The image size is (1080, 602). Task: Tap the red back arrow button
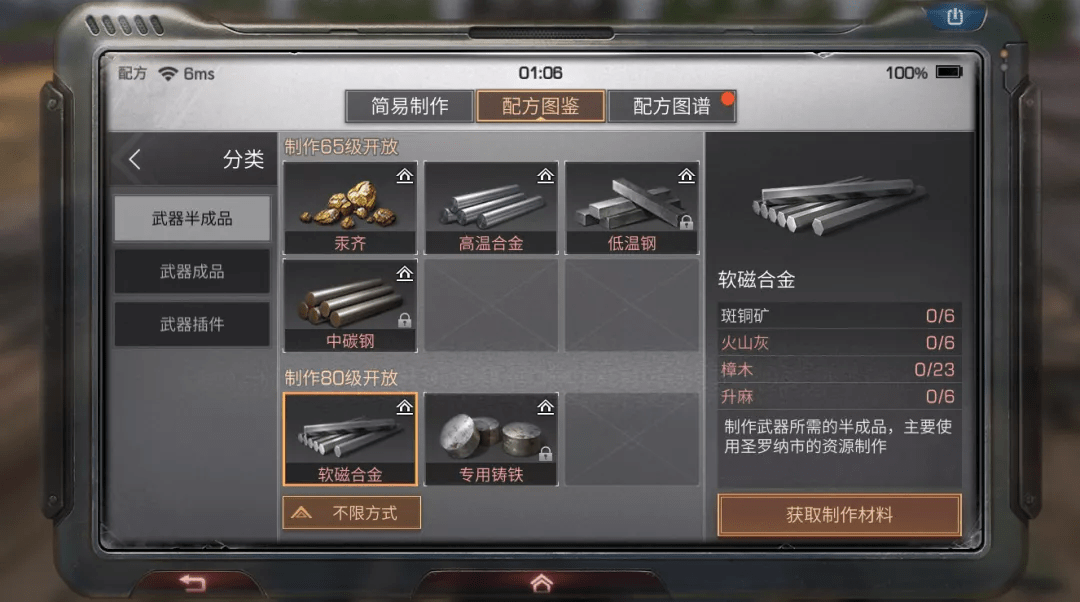tap(192, 583)
